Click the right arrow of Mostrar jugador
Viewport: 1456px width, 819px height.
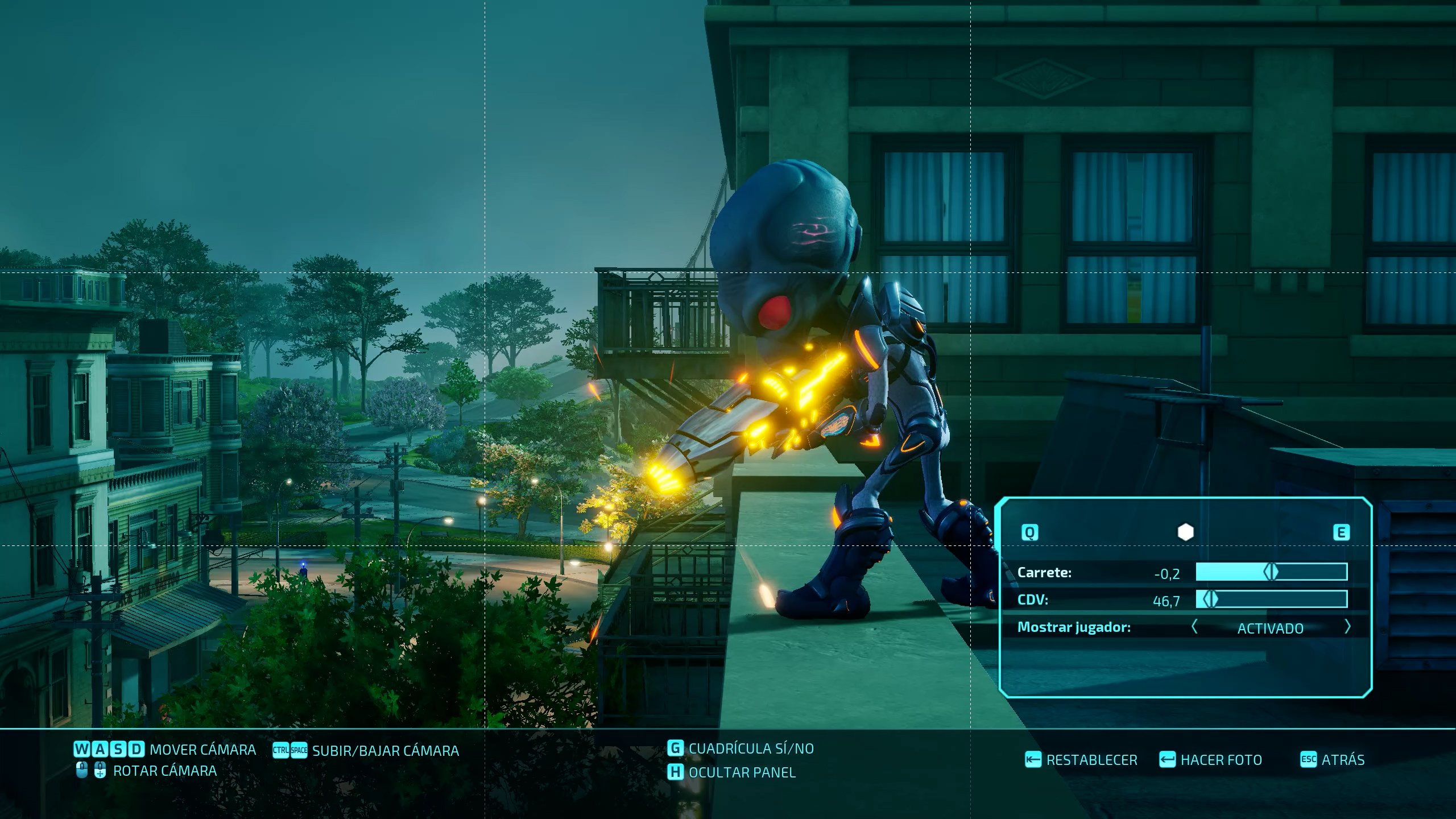point(1347,627)
